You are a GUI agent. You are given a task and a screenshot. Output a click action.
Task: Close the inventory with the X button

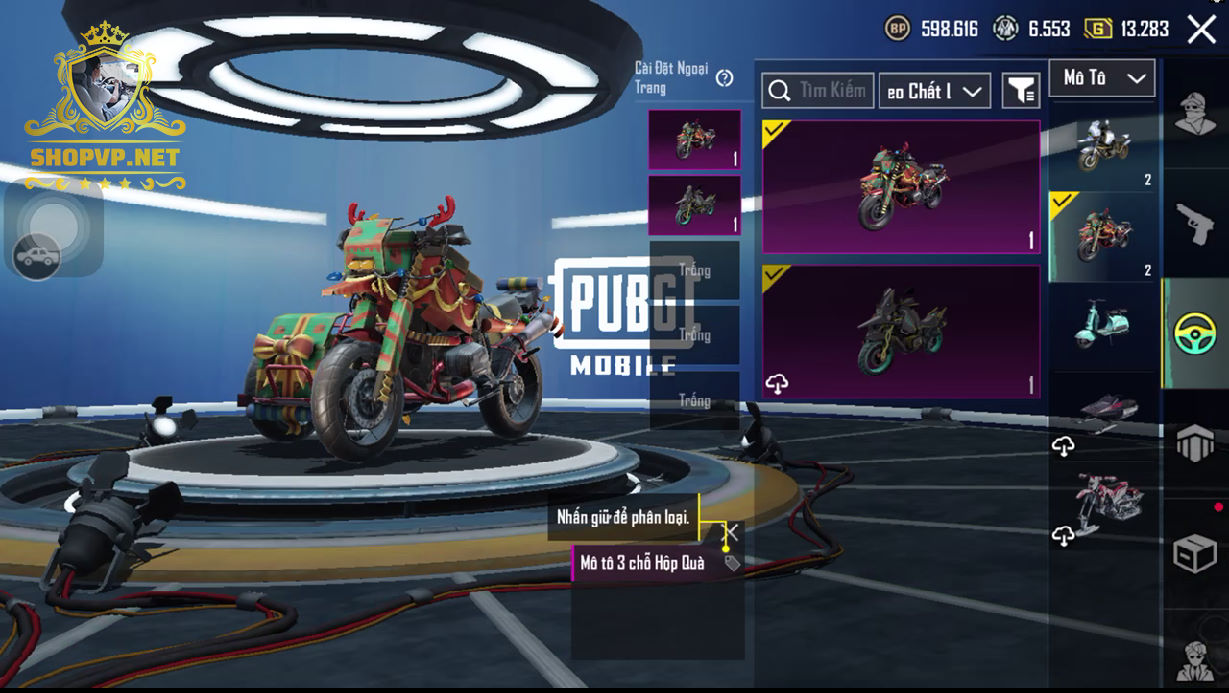tap(1201, 29)
